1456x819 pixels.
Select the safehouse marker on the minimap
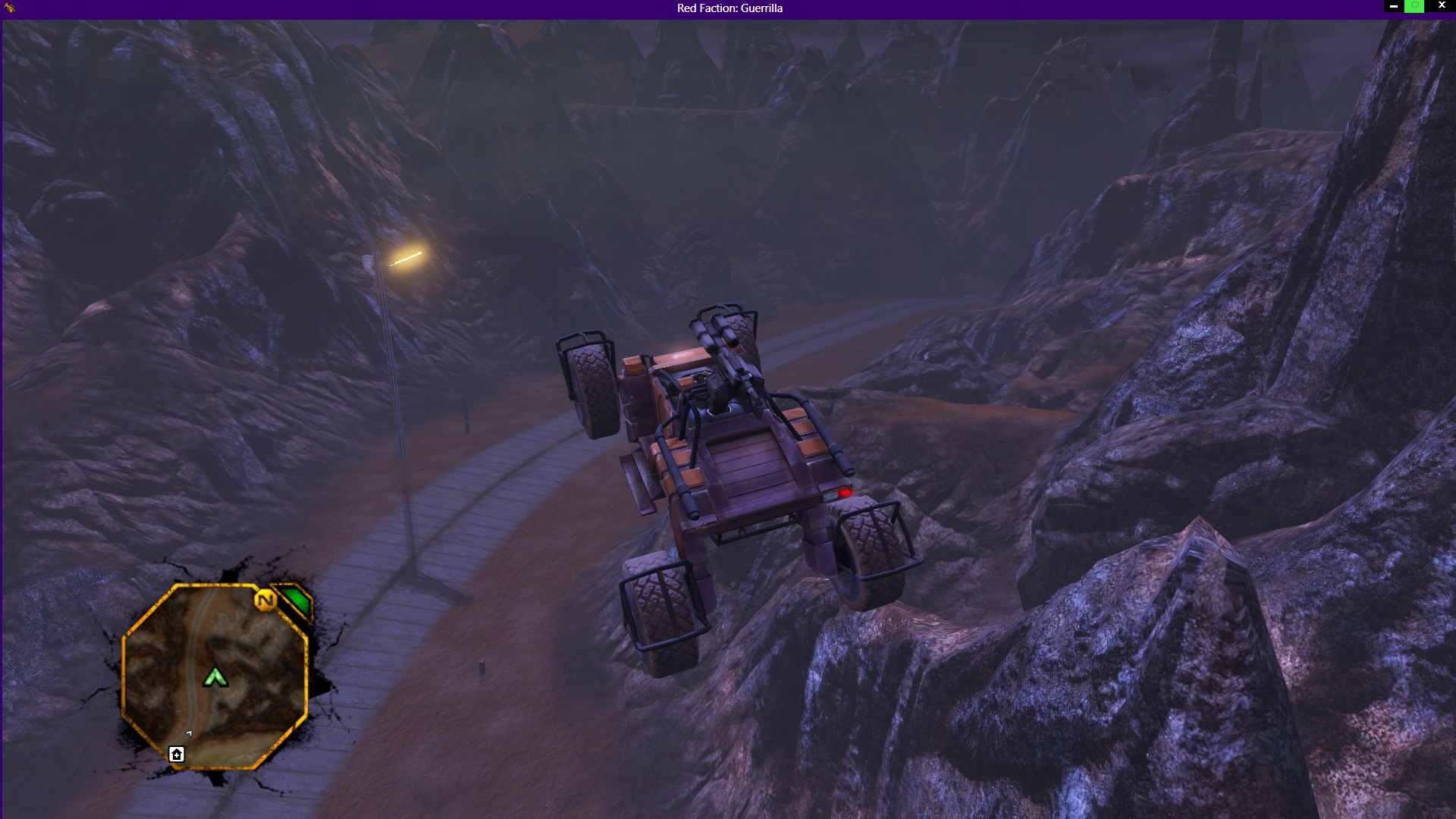click(x=177, y=754)
